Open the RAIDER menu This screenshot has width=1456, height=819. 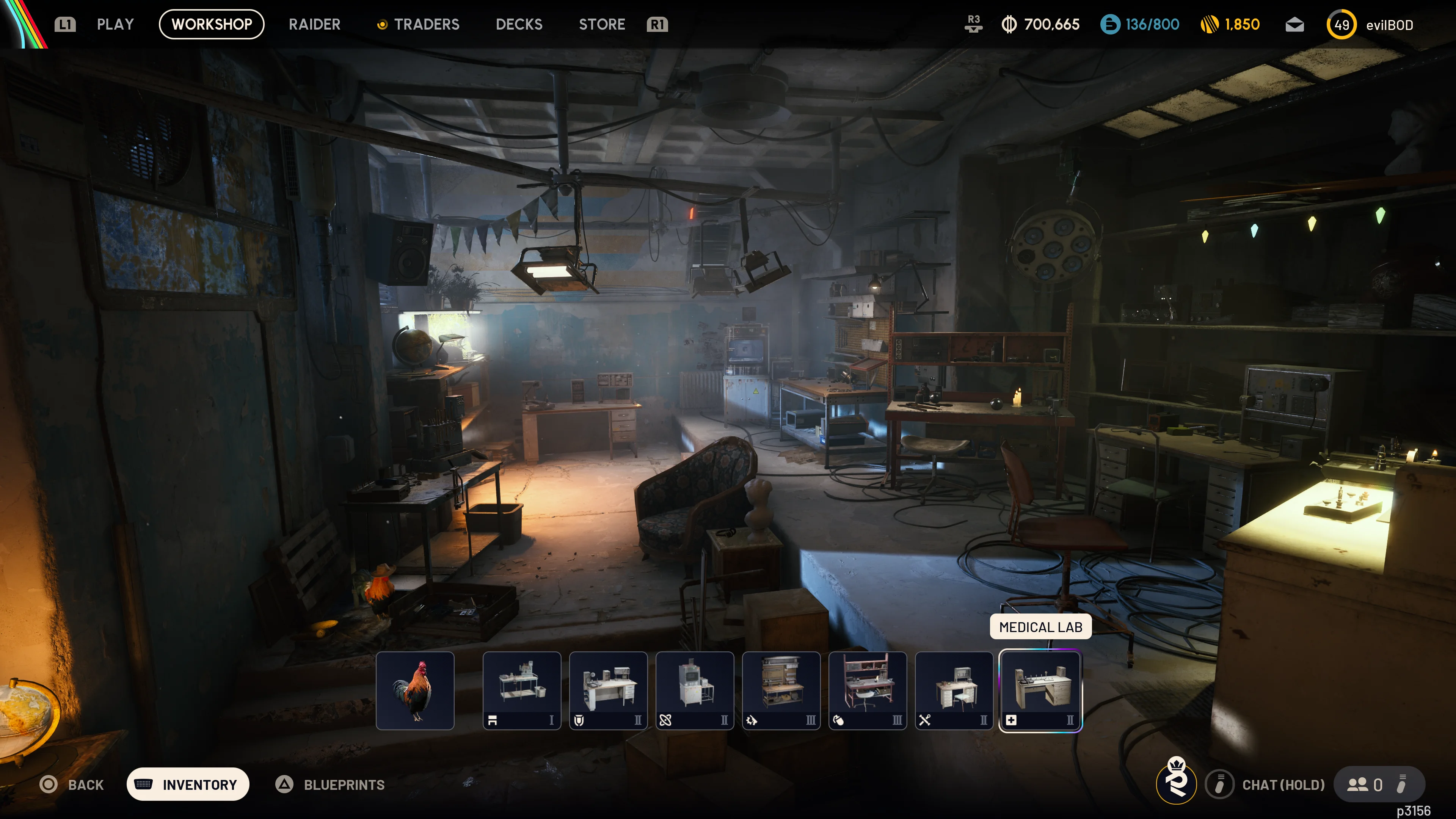click(314, 24)
